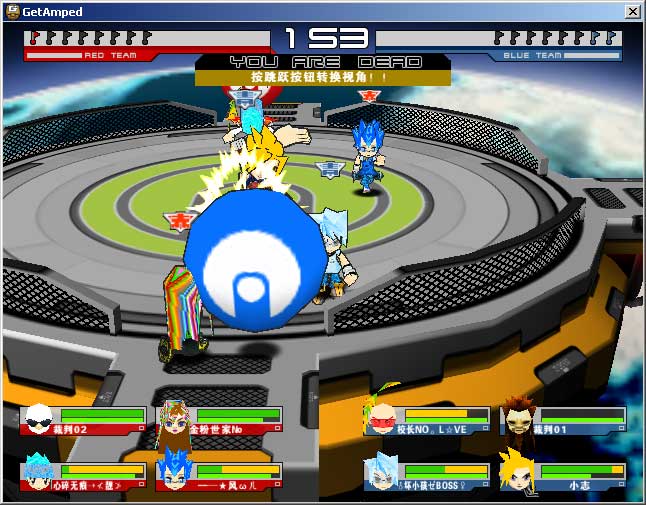Select player panel 裁判01
The width and height of the screenshot is (646, 505).
(563, 420)
